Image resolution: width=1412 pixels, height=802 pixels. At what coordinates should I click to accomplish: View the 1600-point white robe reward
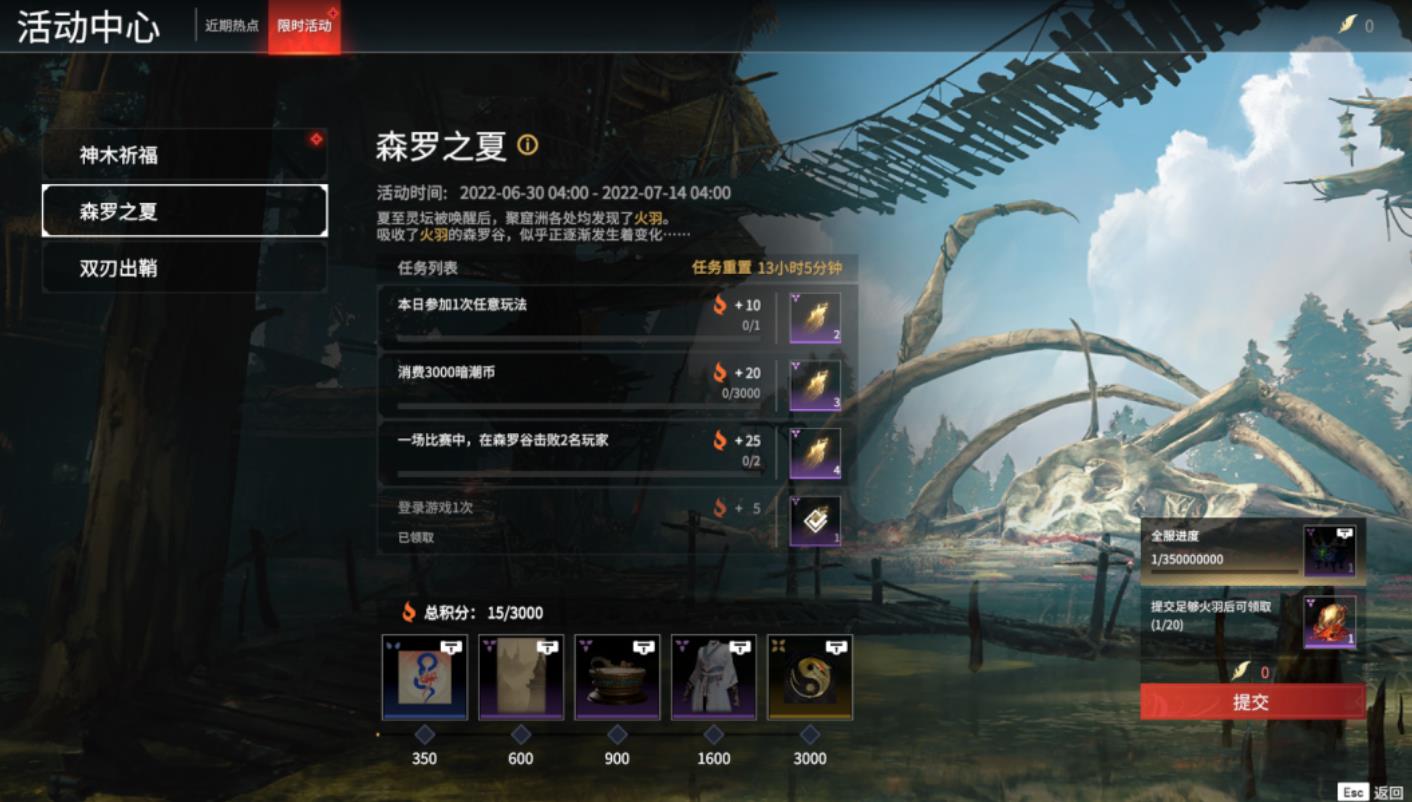[x=713, y=677]
